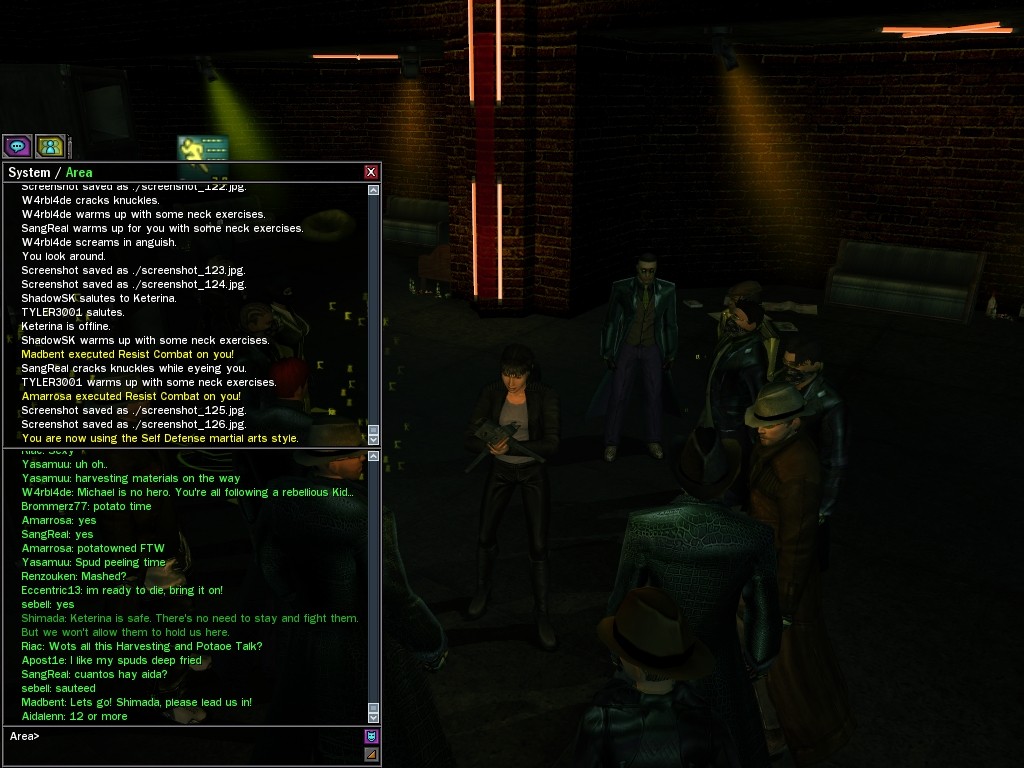
Task: Select the System / Area window title bar
Action: tap(180, 172)
